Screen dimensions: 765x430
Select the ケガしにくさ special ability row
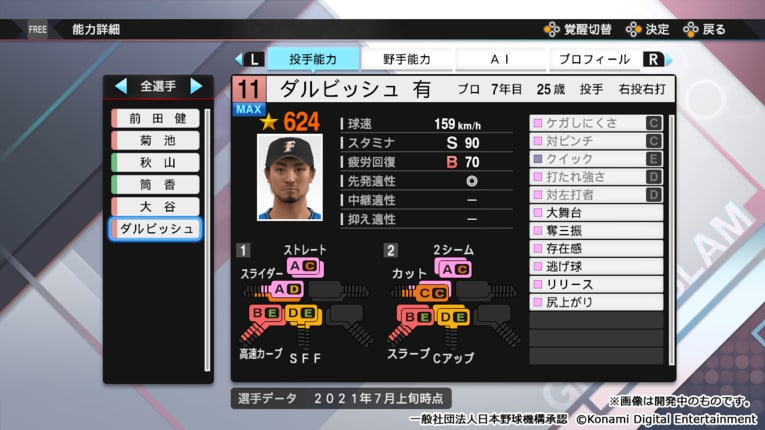click(x=595, y=124)
